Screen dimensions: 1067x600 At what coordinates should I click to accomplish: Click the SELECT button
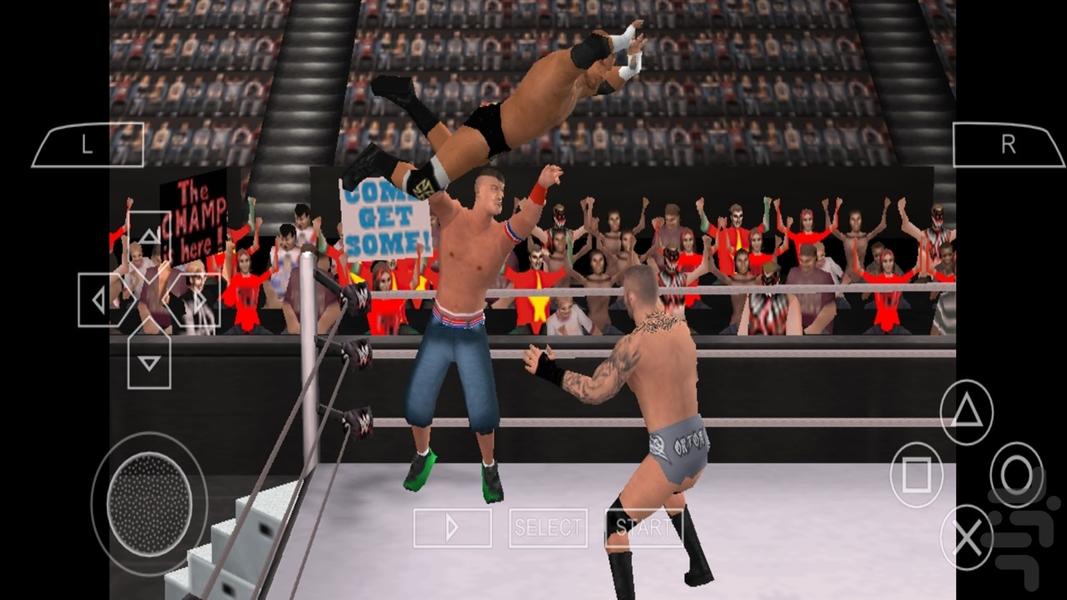[548, 527]
